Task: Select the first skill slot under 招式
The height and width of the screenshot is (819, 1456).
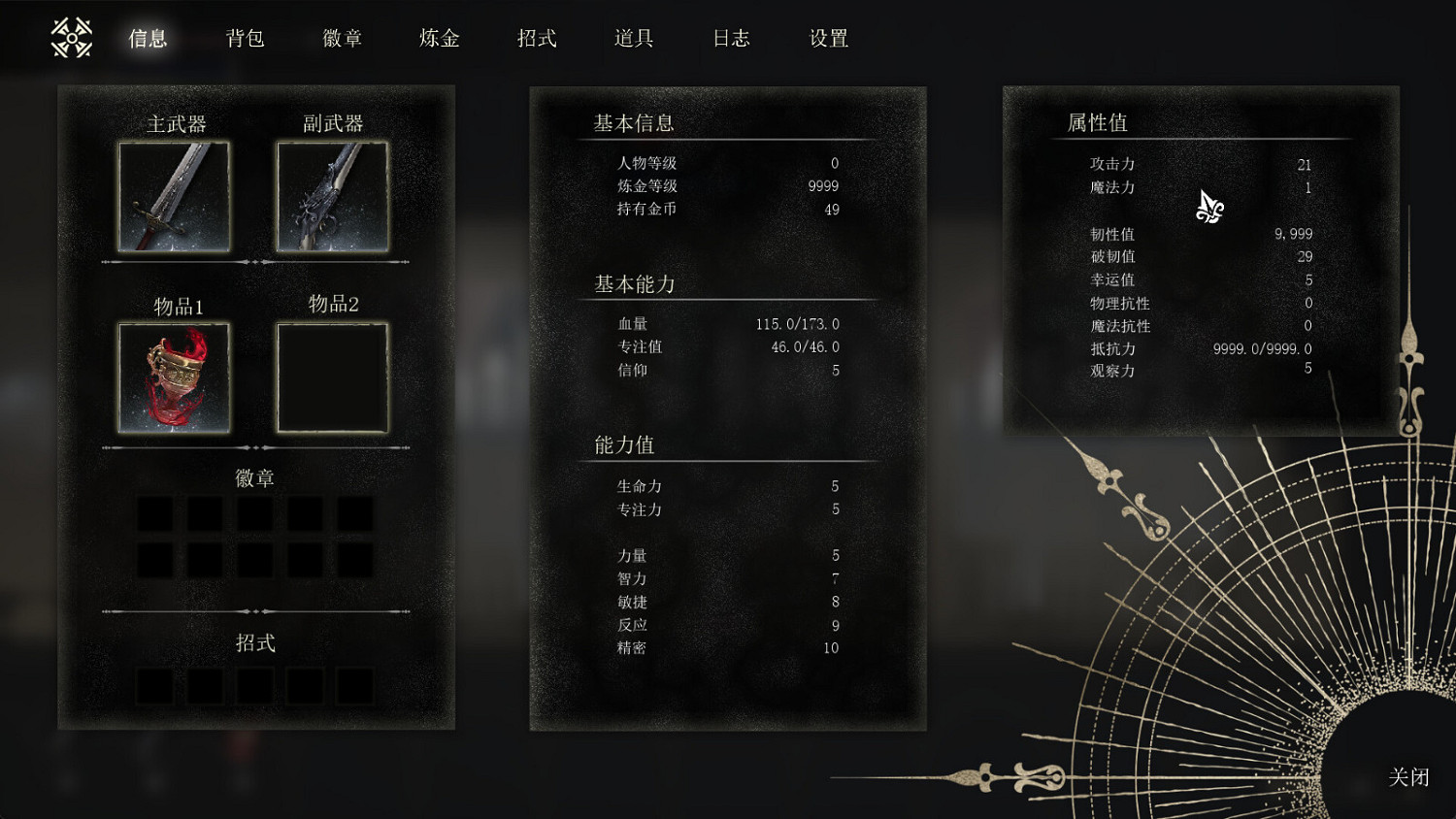Action: 156,686
